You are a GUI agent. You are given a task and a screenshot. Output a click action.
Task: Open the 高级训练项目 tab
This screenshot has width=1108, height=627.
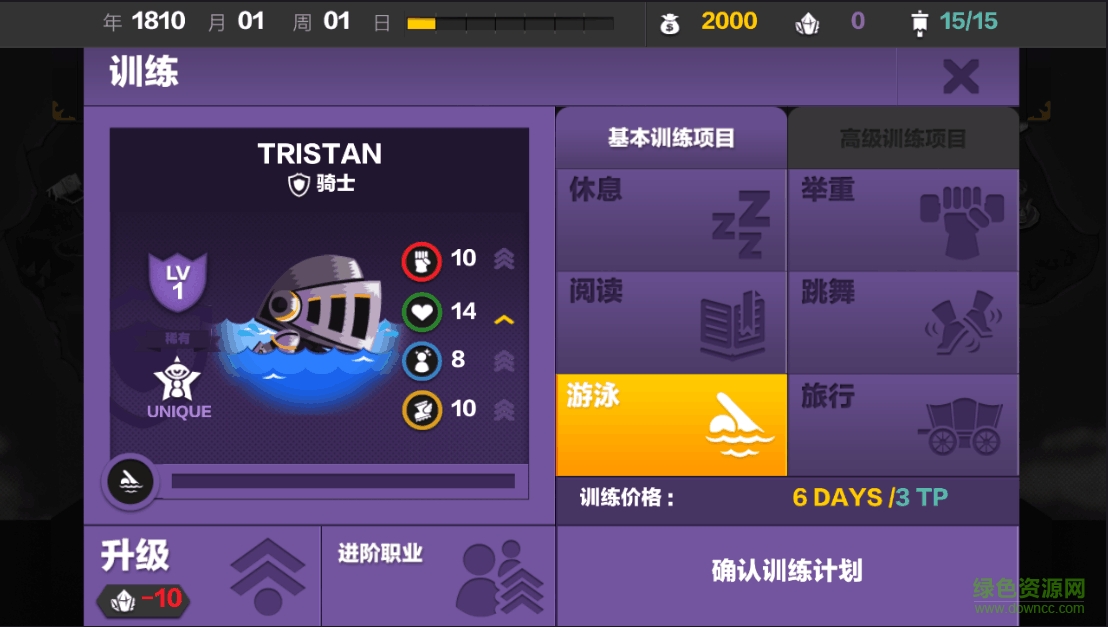(x=903, y=138)
